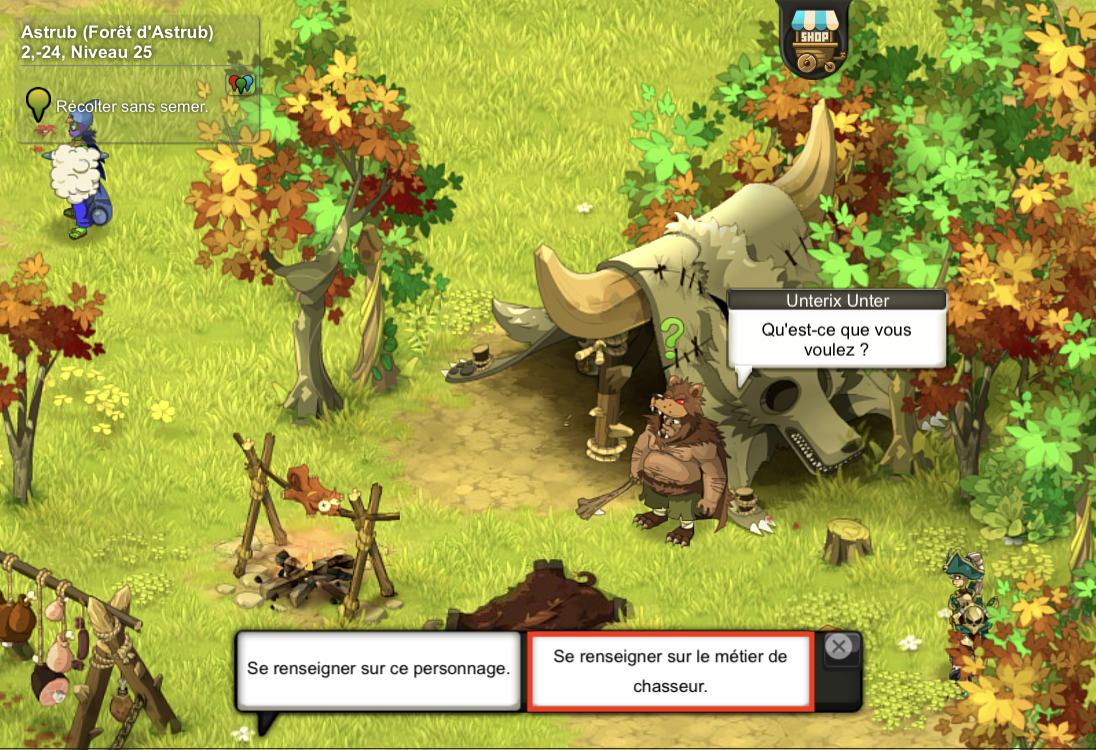The width and height of the screenshot is (1096, 750).
Task: Choose "Se renseigner sur ce personnage" reply
Action: click(x=379, y=669)
